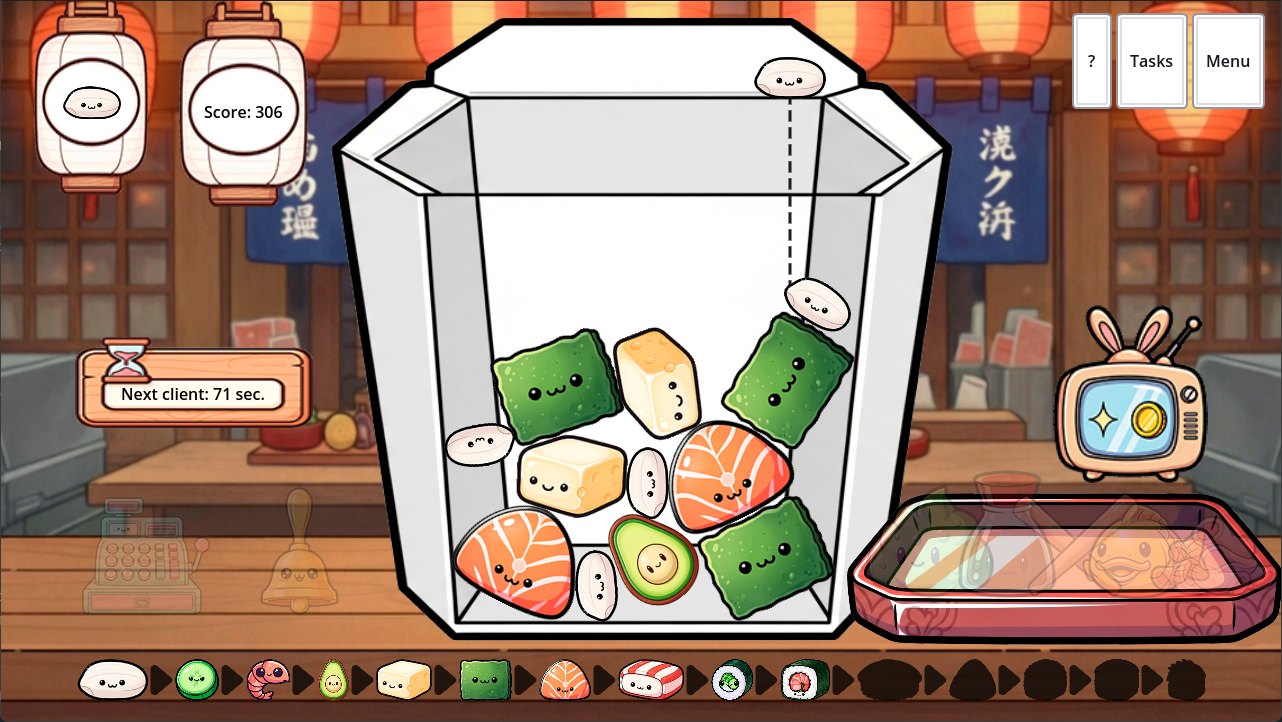
Task: Click the salmon sashimi icon in the chain
Action: pyautogui.click(x=566, y=678)
